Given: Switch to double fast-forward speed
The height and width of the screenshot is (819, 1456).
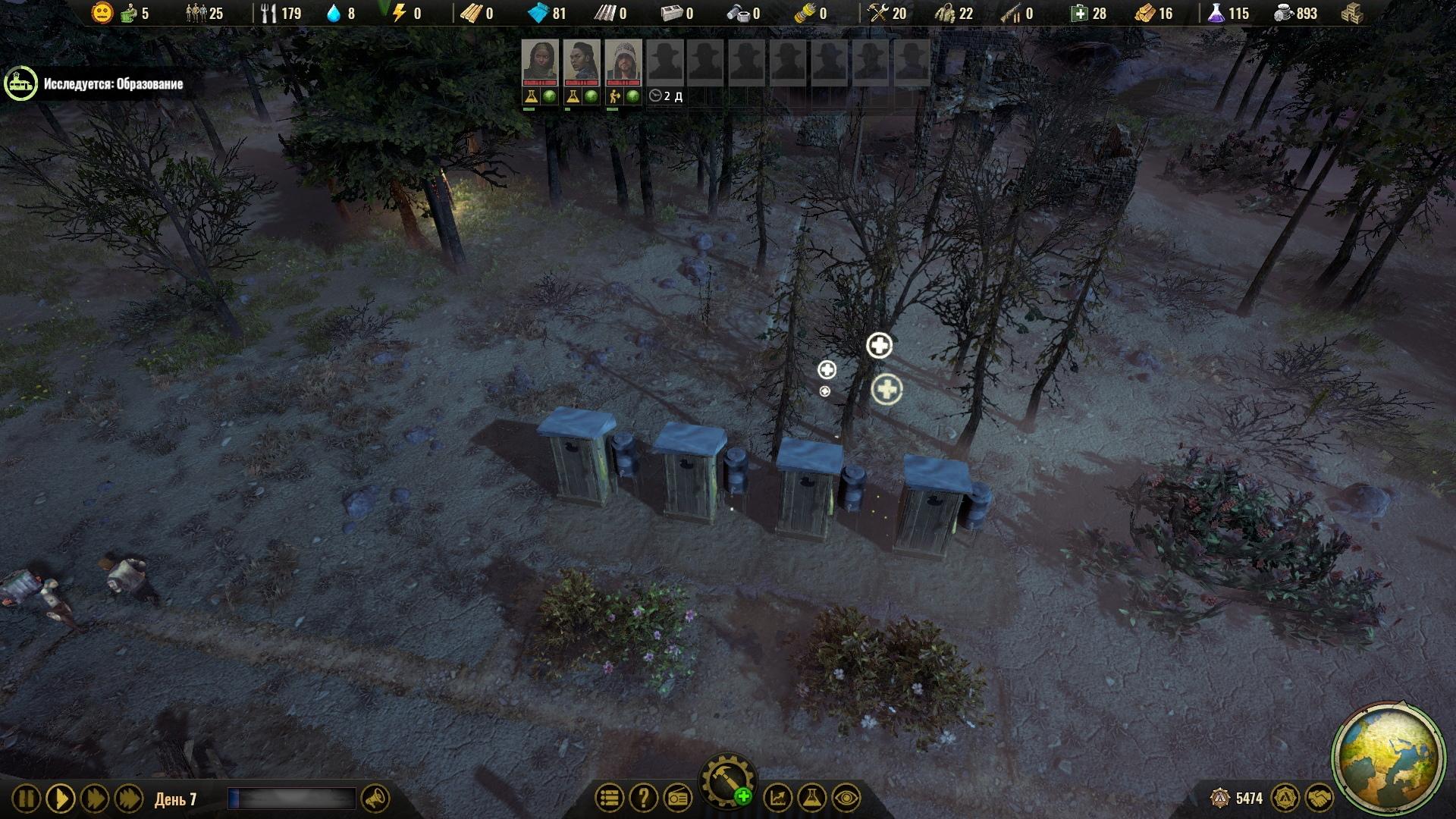Looking at the screenshot, I should pos(95,799).
